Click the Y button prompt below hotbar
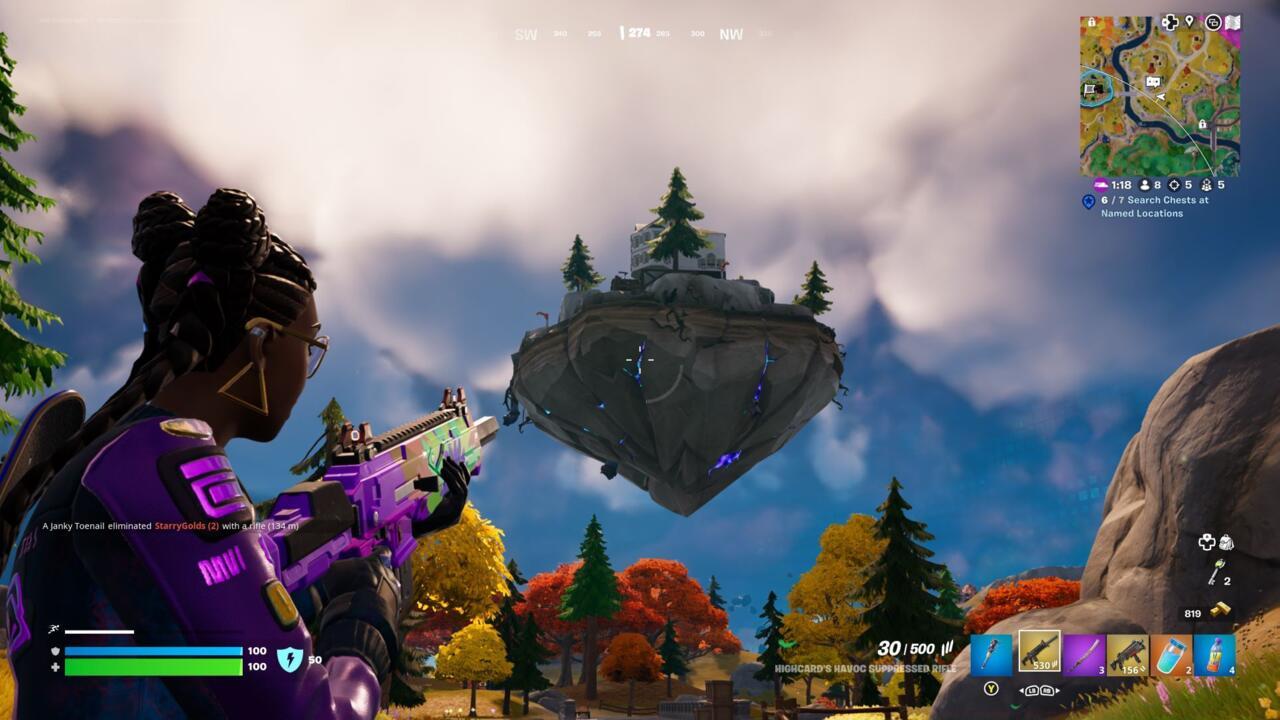 990,689
